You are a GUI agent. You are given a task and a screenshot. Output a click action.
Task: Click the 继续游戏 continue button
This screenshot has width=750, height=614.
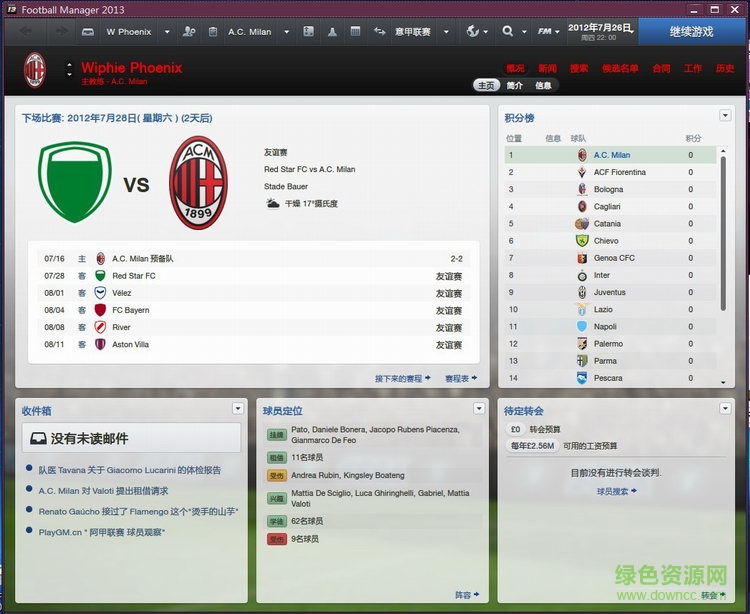point(690,31)
